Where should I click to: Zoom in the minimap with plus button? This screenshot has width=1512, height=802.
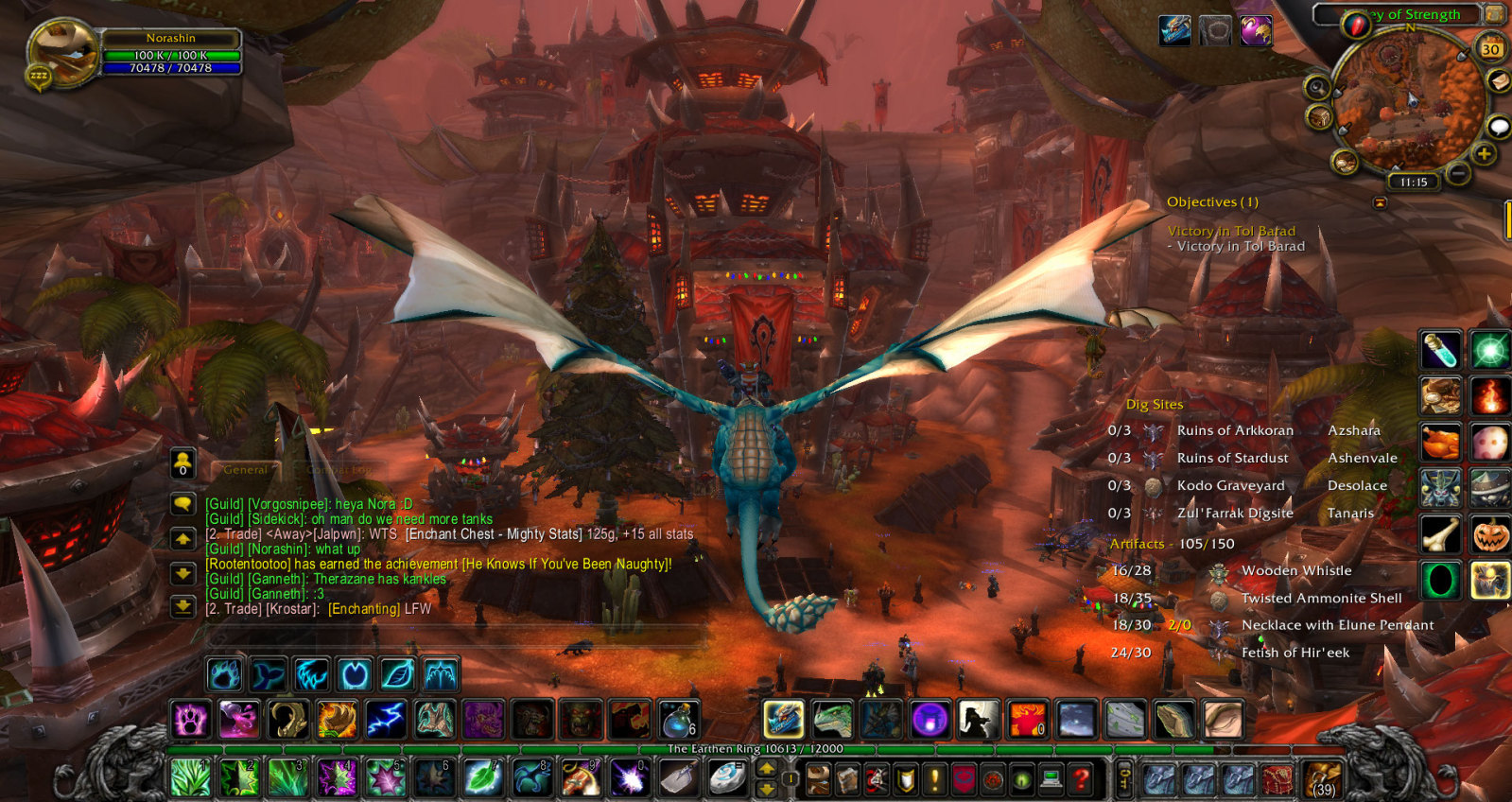tap(1484, 154)
